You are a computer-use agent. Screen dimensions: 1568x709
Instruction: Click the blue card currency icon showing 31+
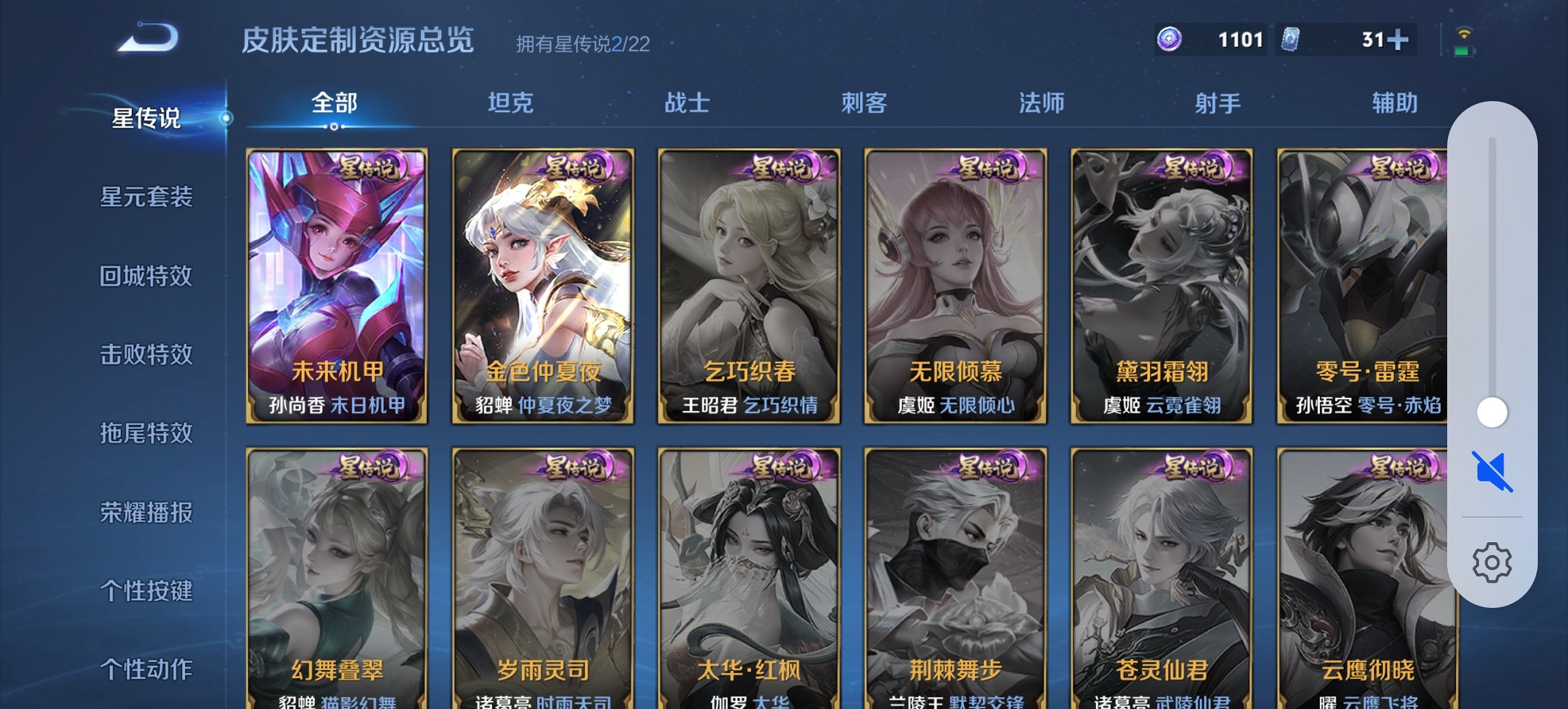(x=1290, y=40)
